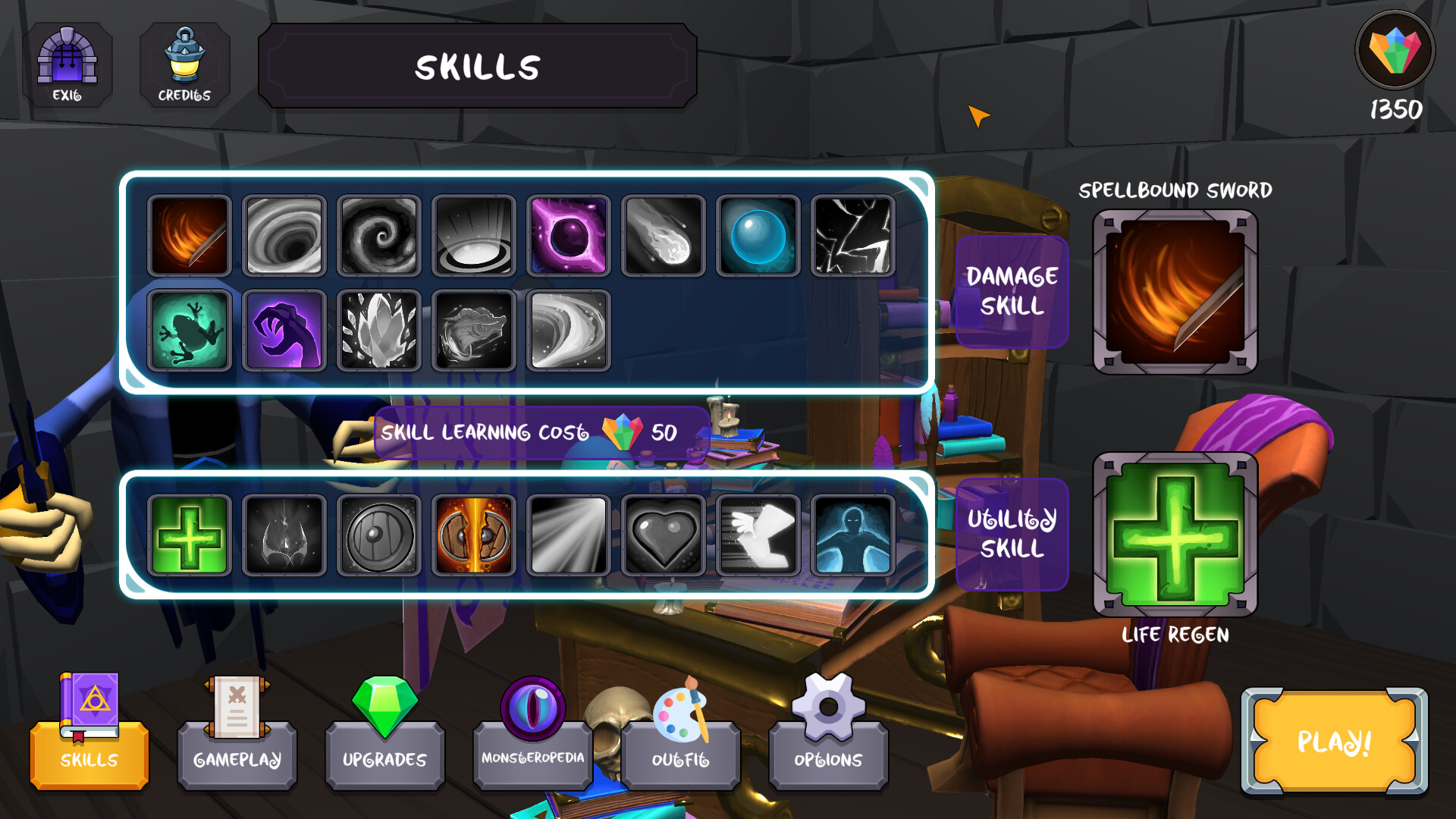Pick the frog skill icon
The height and width of the screenshot is (819, 1456).
click(190, 330)
